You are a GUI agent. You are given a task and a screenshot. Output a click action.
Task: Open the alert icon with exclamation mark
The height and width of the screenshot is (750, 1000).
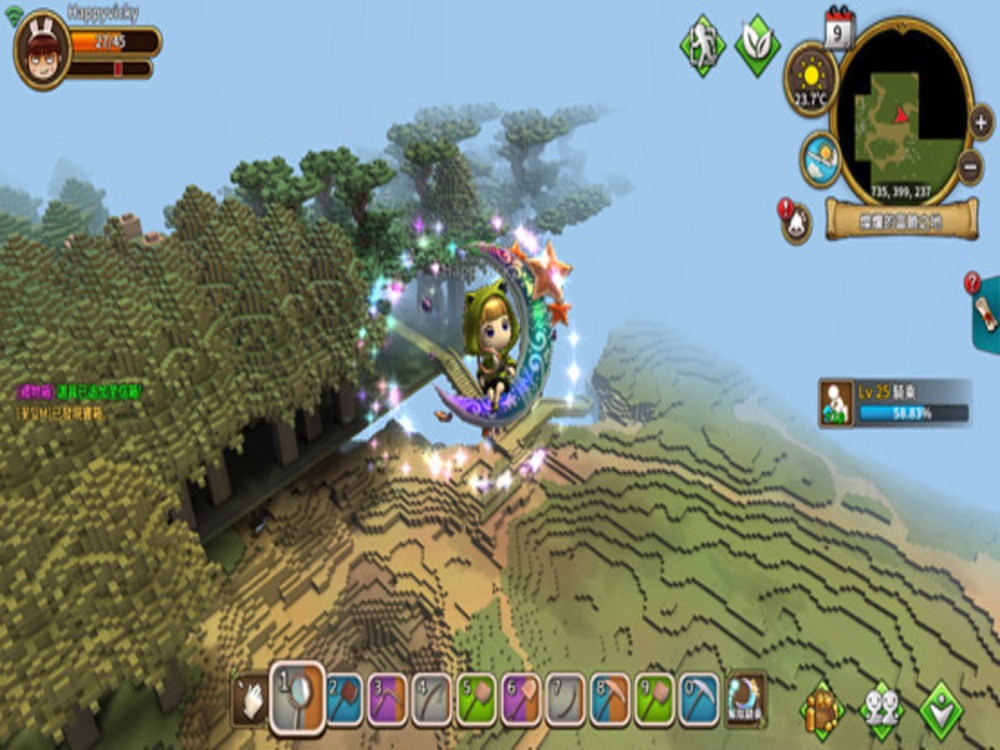(795, 221)
